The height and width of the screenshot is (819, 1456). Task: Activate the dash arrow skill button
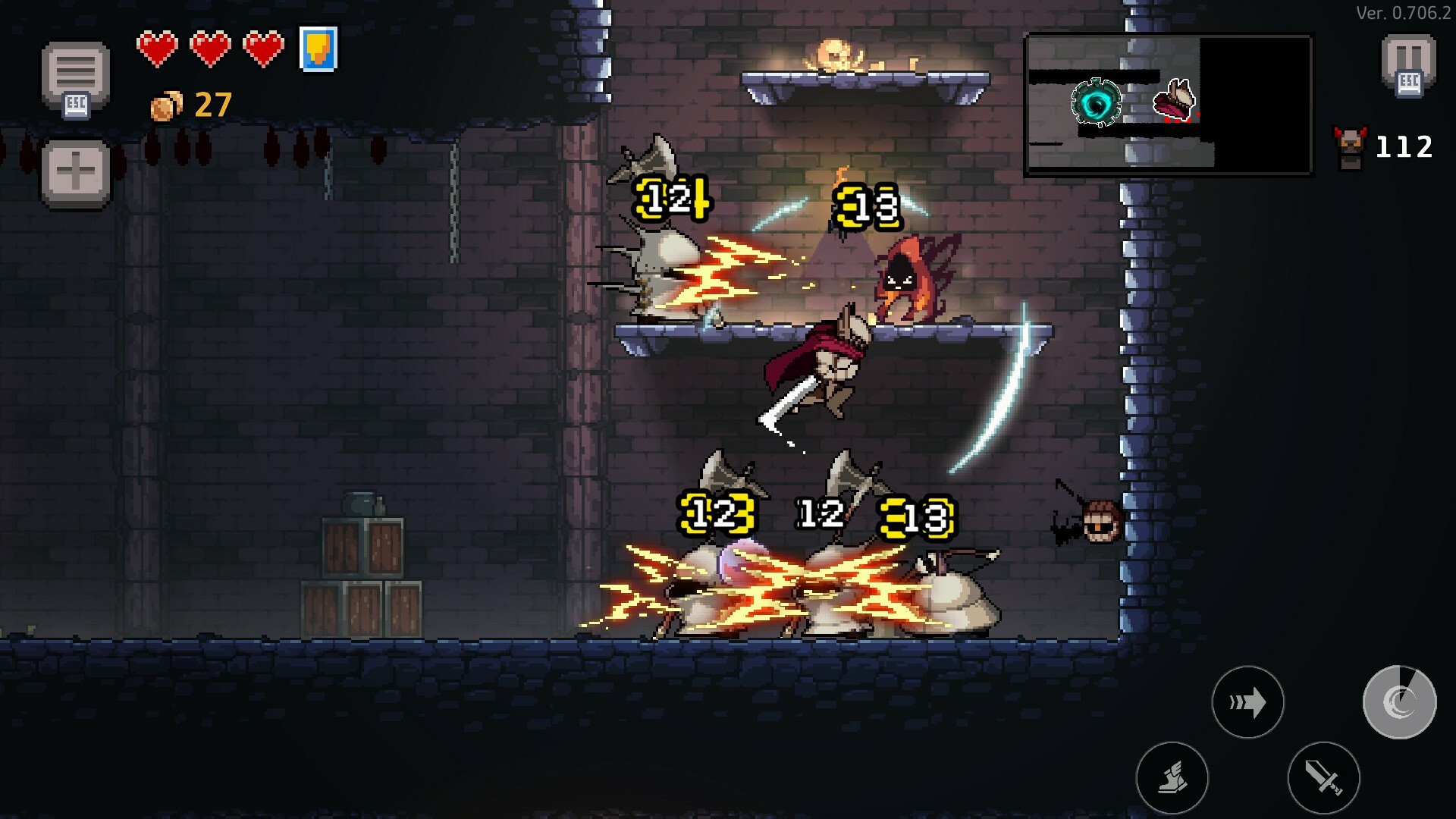click(x=1248, y=703)
